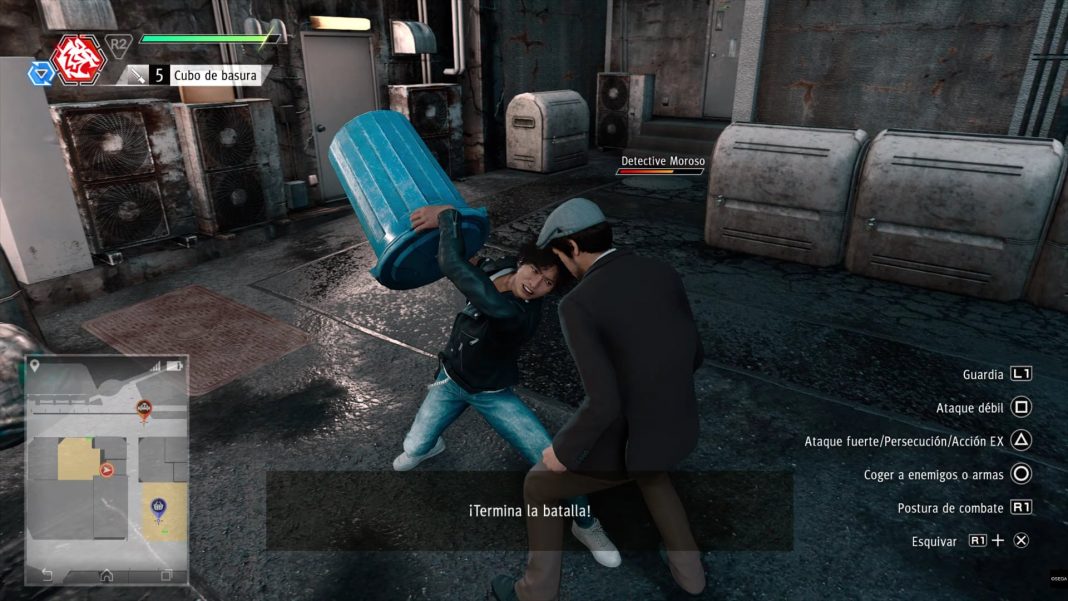Screen dimensions: 1068x601
Task: Click the red player arrow on the minimap
Action: (106, 469)
